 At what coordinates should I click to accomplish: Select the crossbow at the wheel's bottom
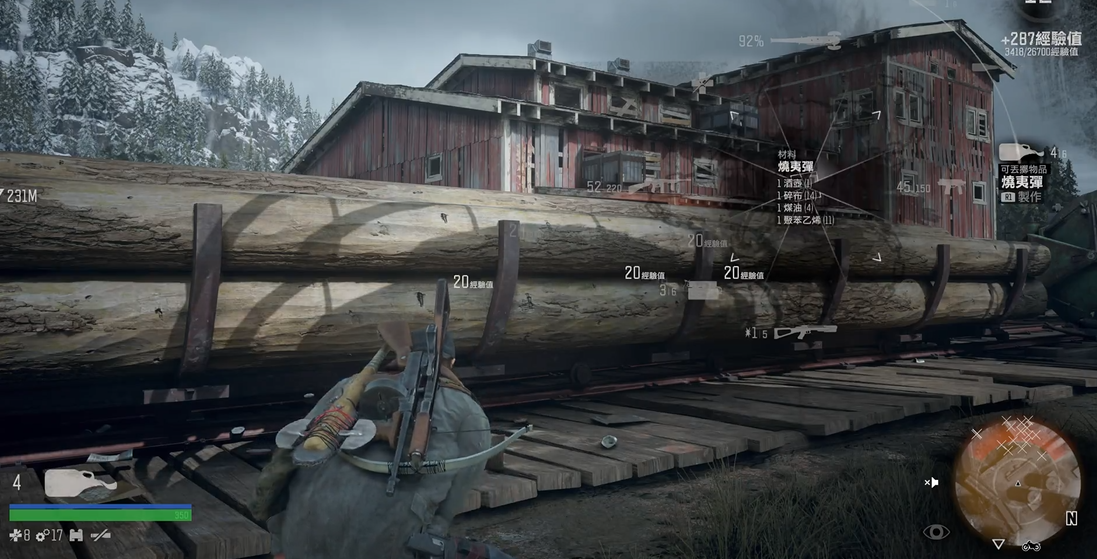click(803, 331)
